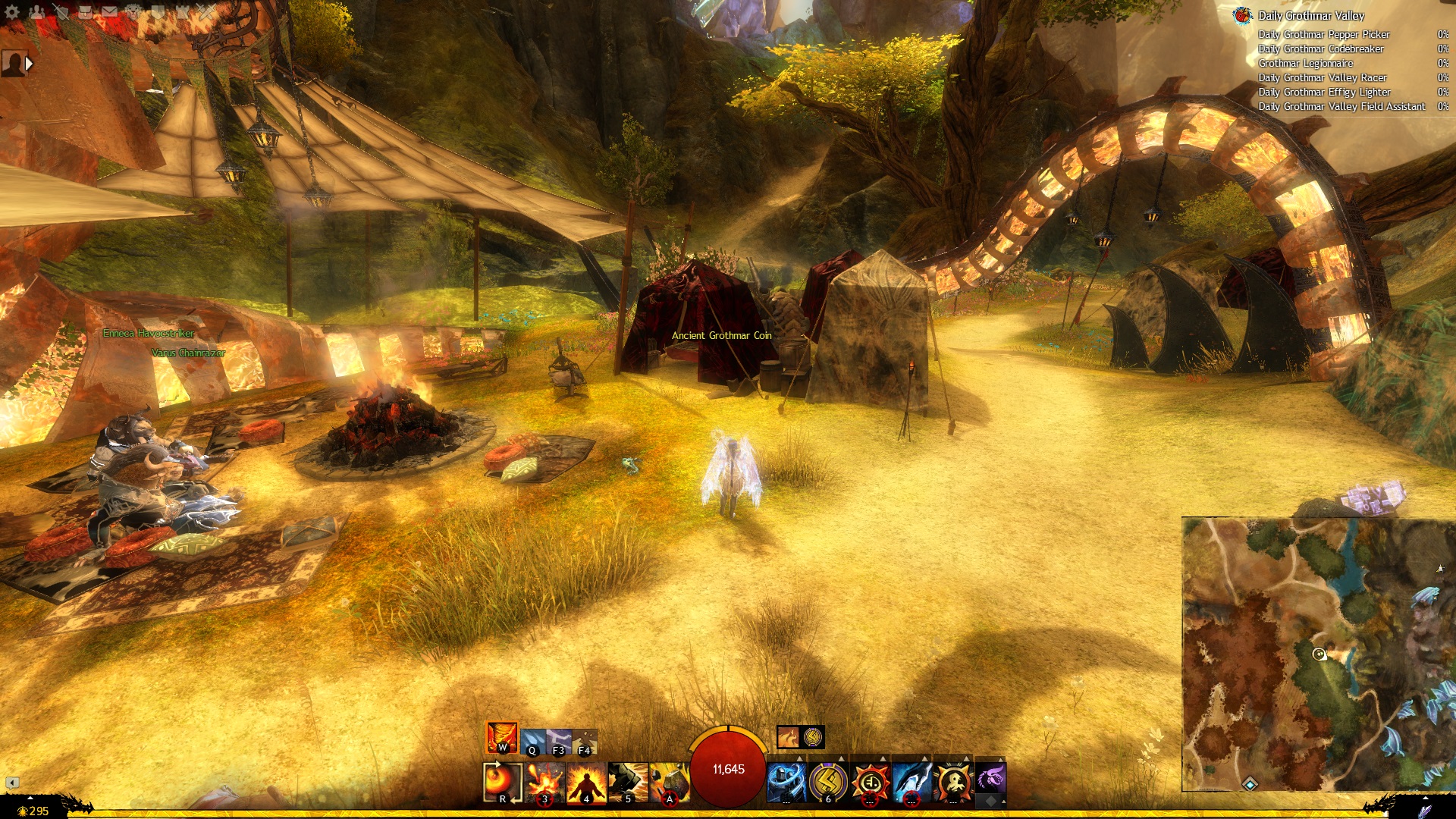Open the mail envelope icon
Image resolution: width=1456 pixels, height=819 pixels.
point(109,12)
